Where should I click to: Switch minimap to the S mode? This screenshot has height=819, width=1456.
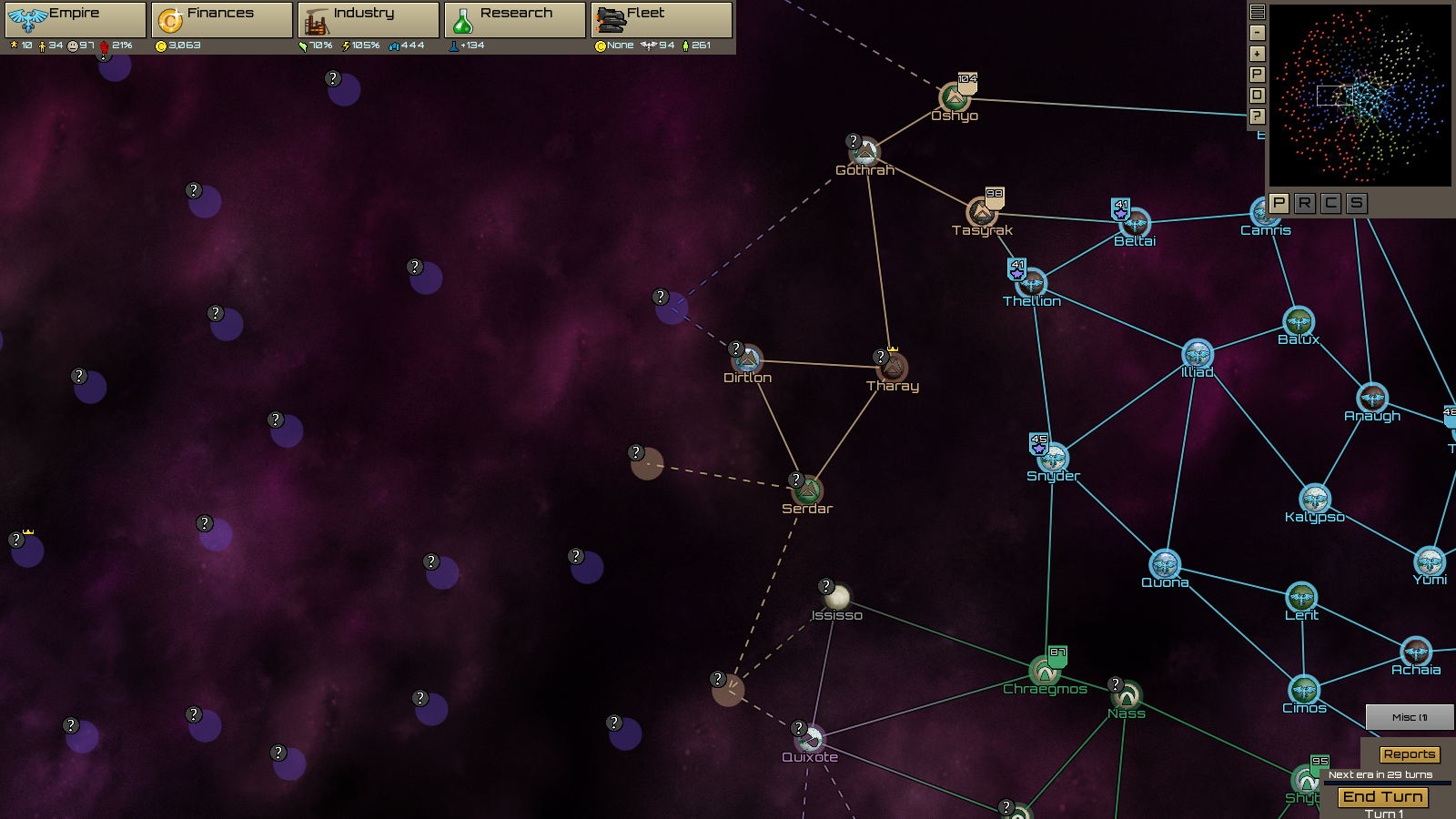click(1357, 203)
